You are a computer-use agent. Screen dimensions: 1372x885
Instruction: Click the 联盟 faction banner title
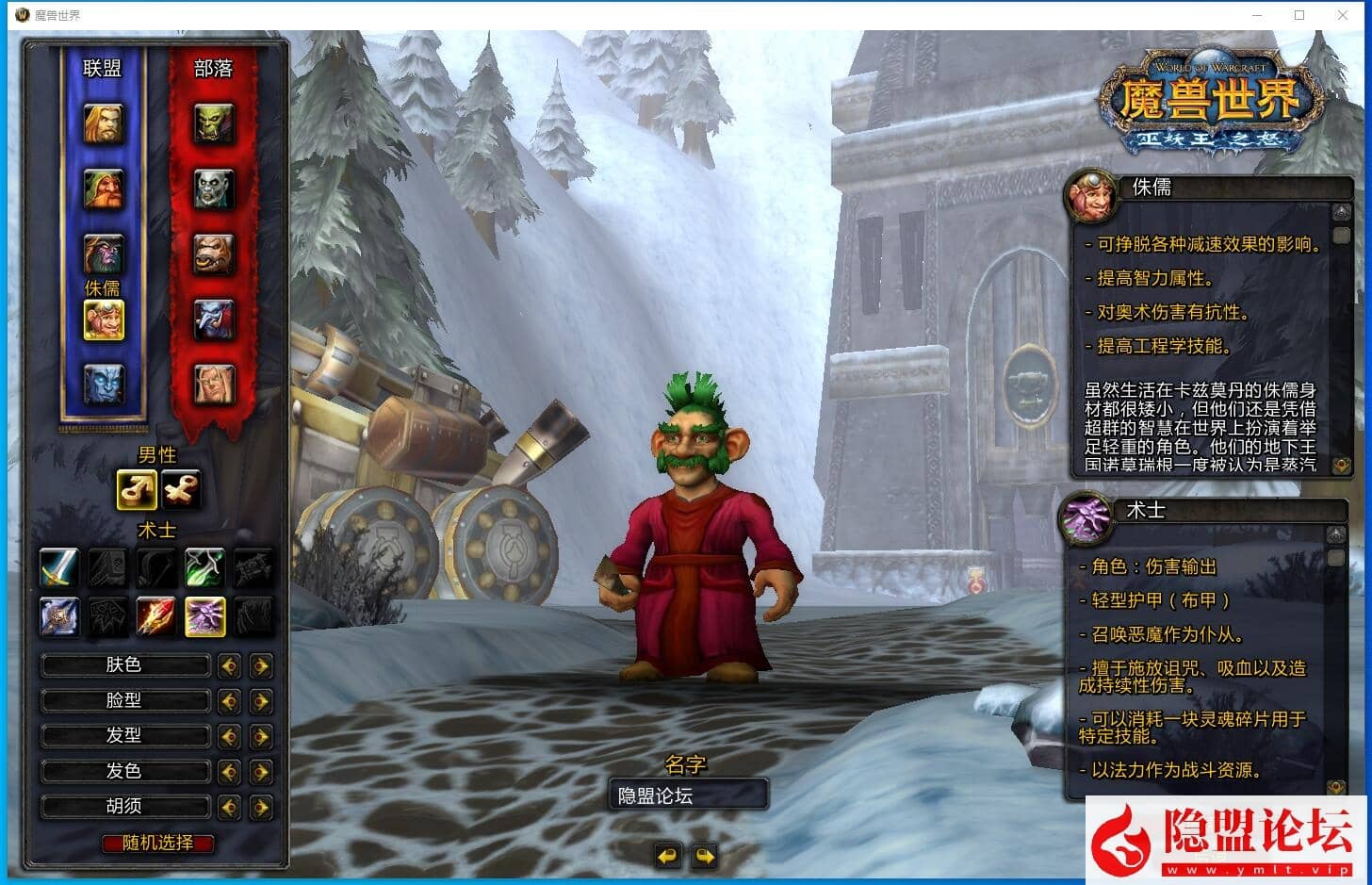pos(104,67)
